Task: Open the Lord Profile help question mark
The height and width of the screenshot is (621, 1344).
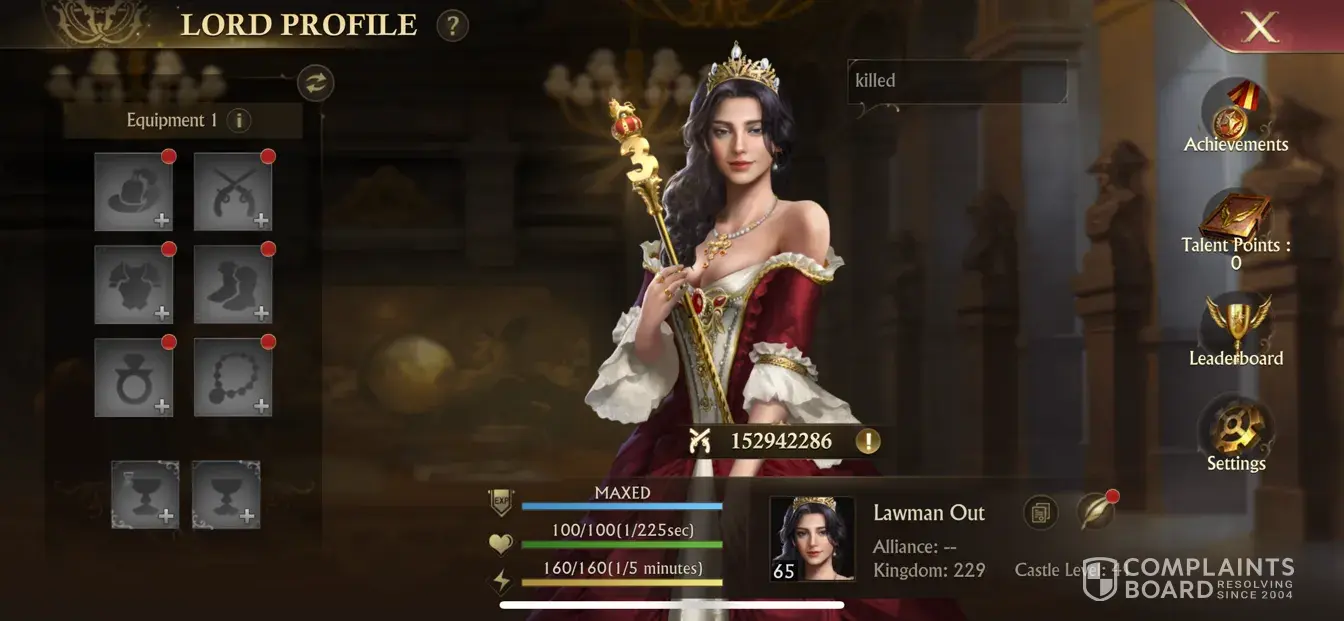Action: [452, 25]
